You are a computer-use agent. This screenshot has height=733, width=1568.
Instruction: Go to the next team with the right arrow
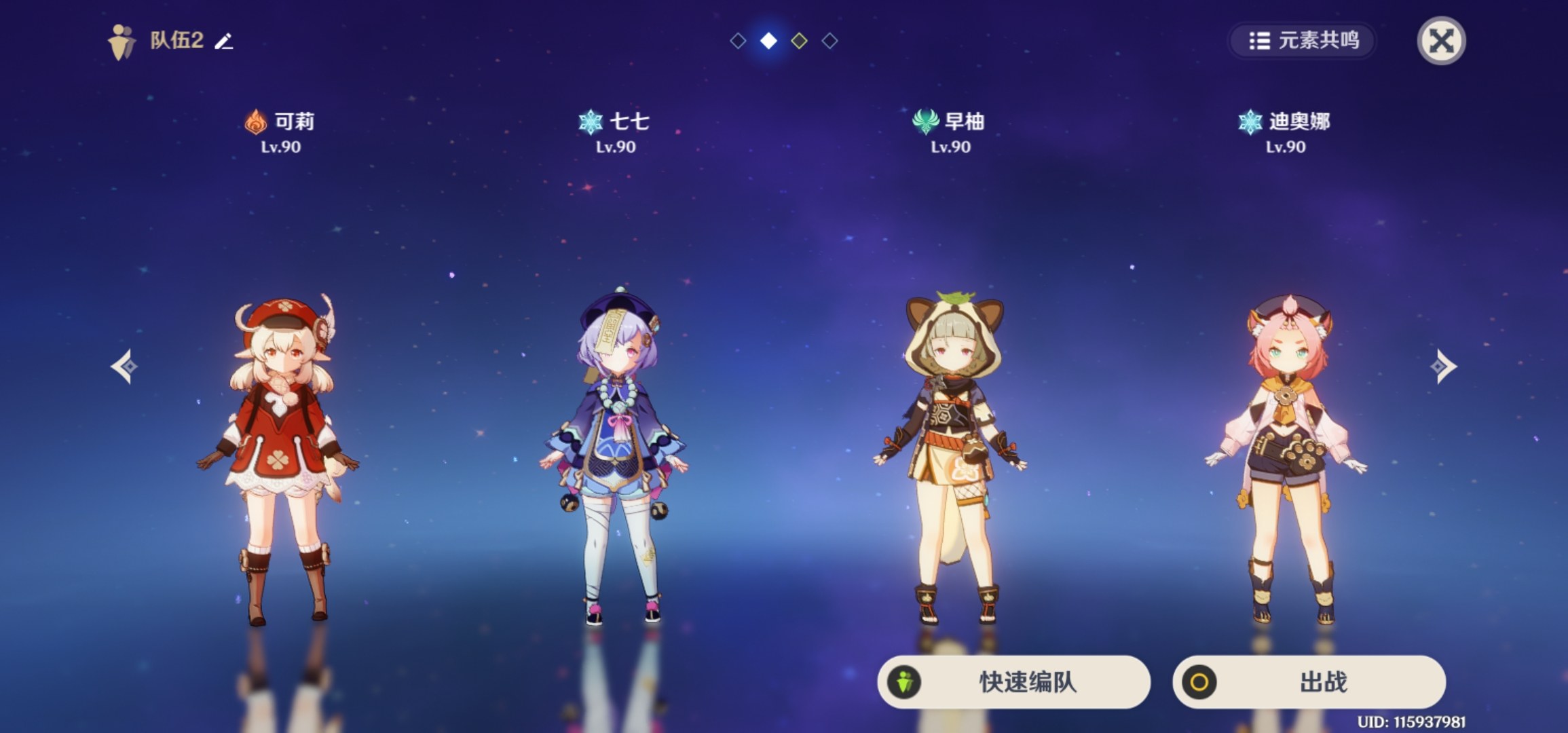[x=1442, y=366]
